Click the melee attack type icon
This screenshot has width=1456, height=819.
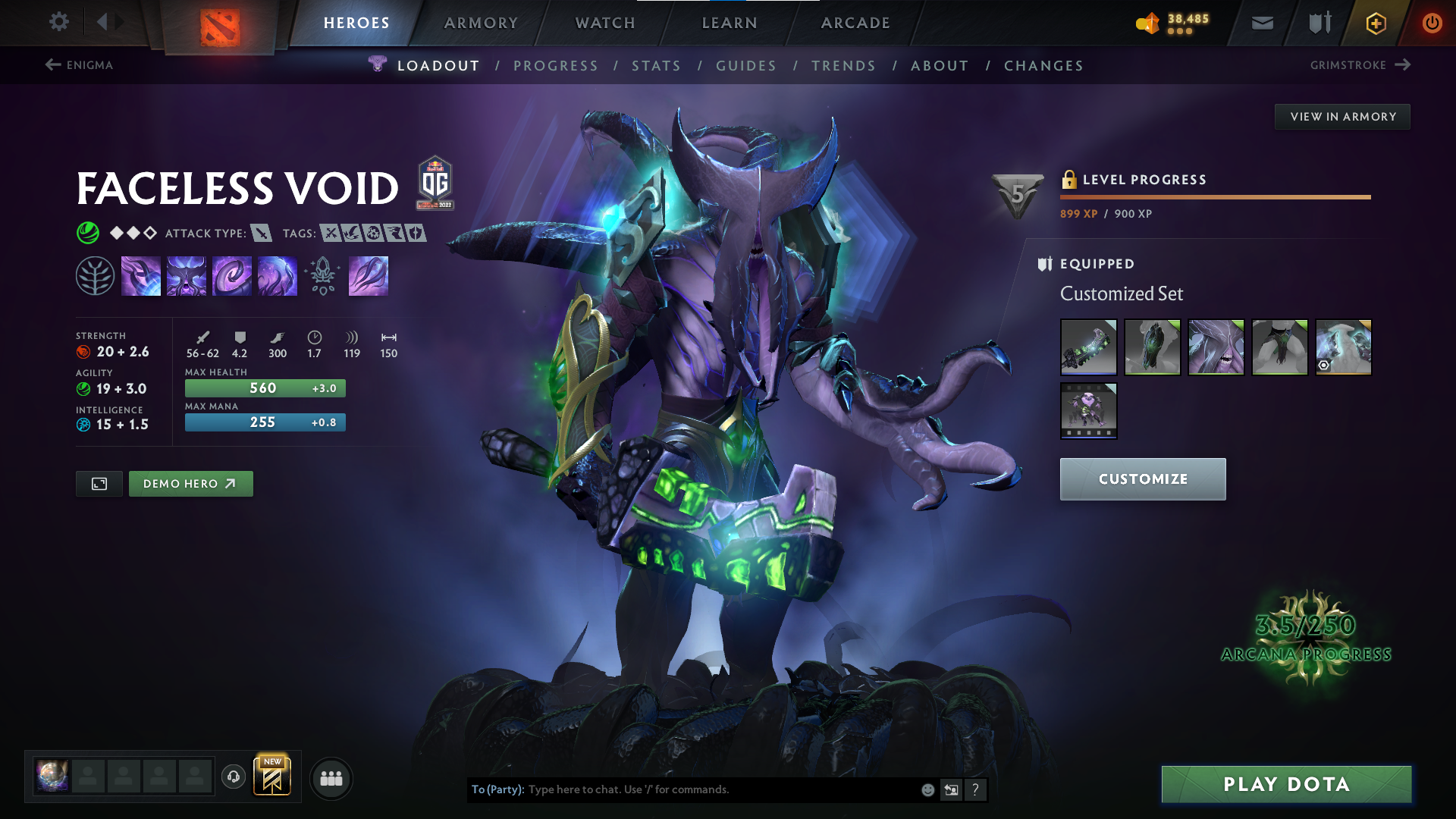pyautogui.click(x=261, y=234)
